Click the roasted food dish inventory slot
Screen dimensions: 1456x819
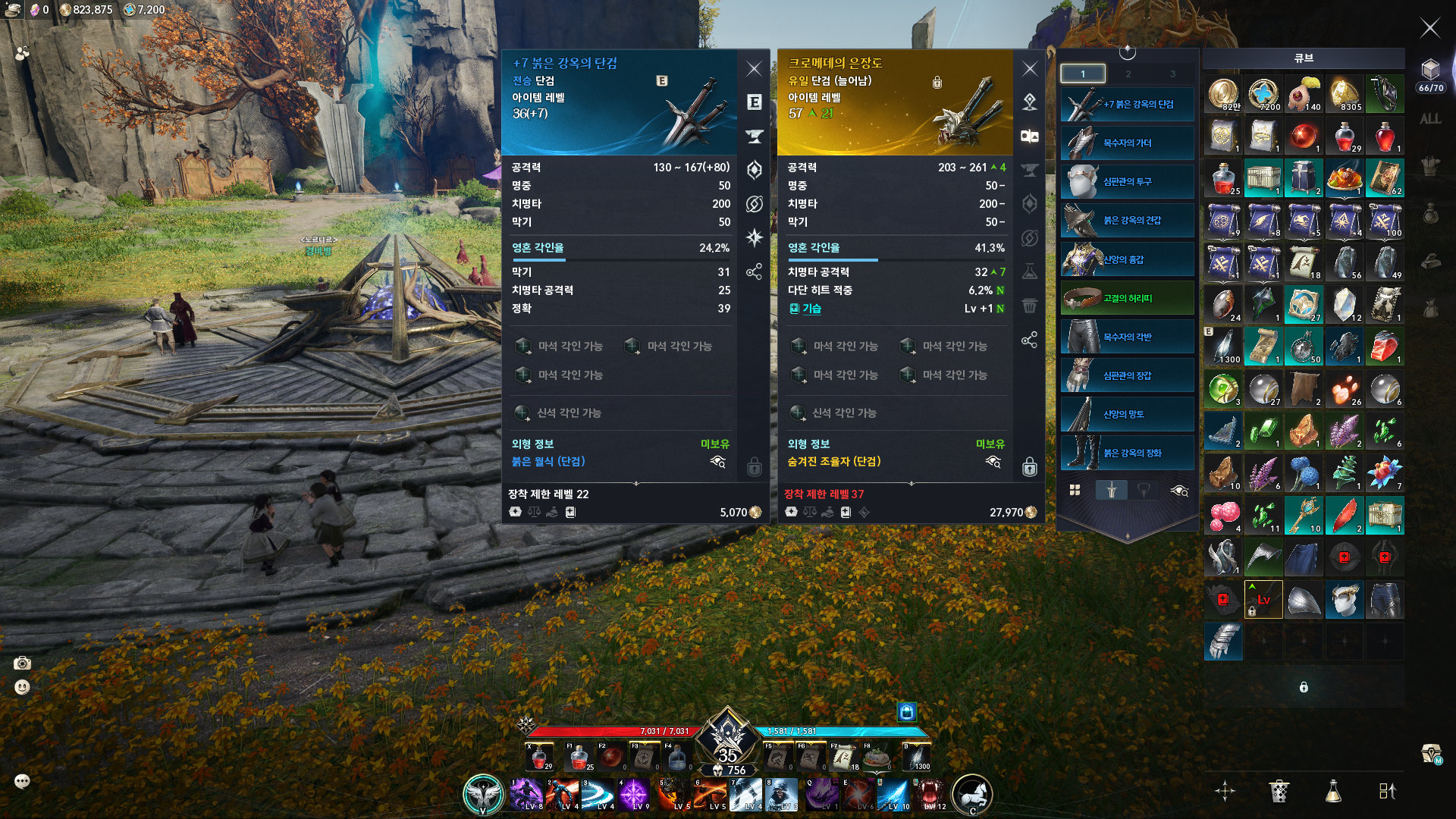1344,178
